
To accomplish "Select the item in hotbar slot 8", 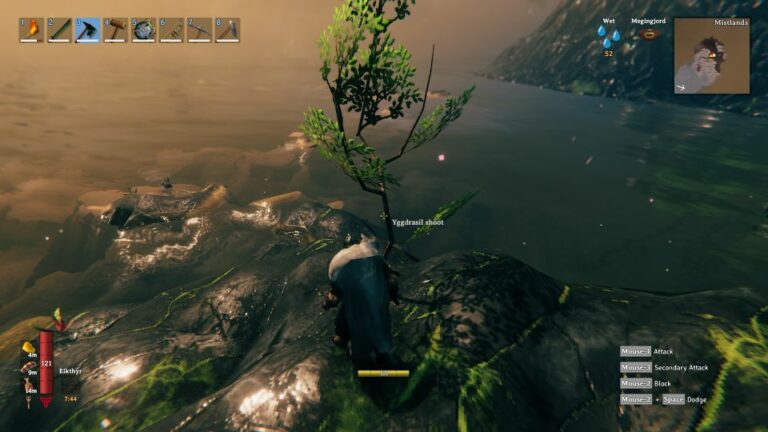I will [x=227, y=29].
